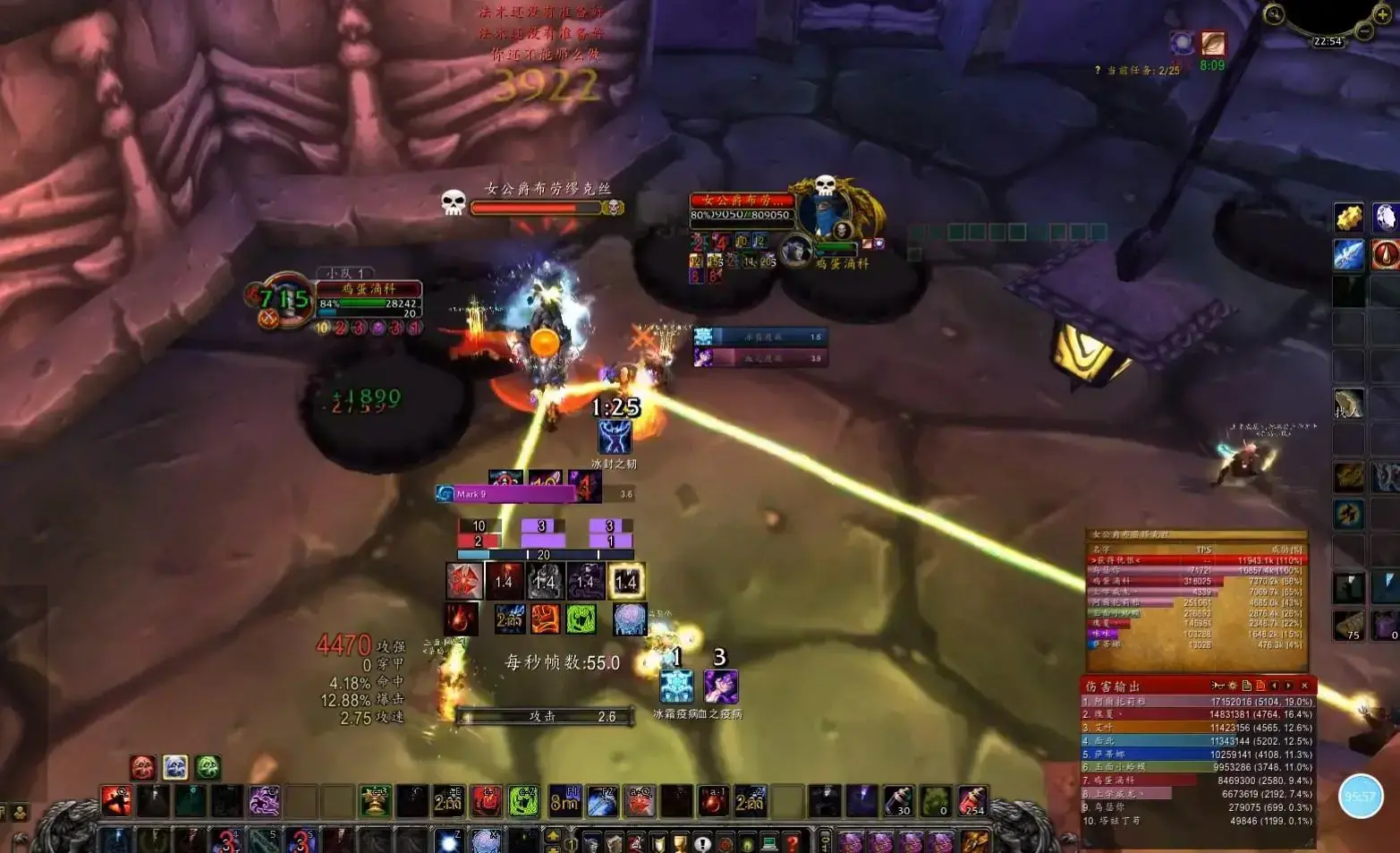This screenshot has width=1400, height=853.
Task: Activate the bright green skull ability
Action: 524,800
